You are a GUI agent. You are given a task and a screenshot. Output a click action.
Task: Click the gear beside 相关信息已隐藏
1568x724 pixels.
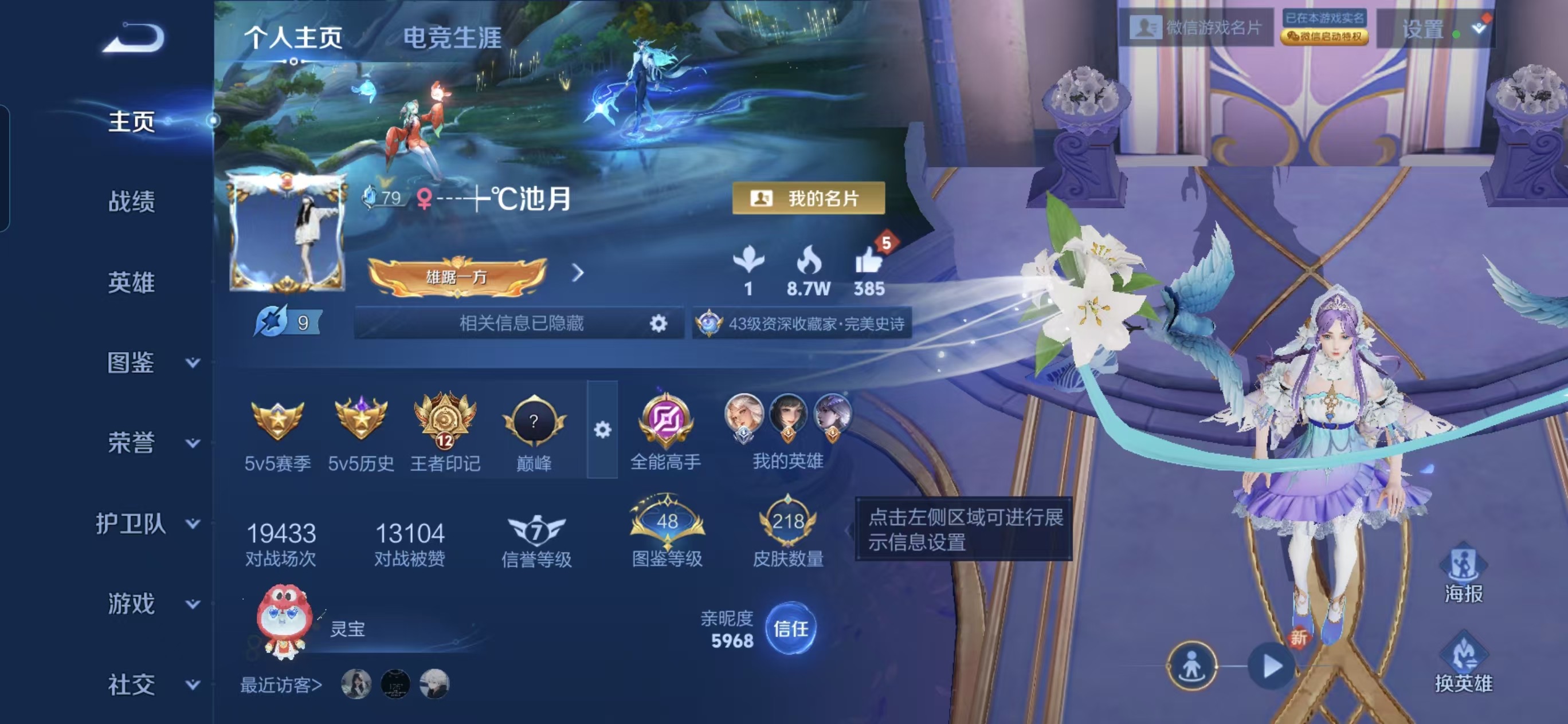(x=659, y=324)
